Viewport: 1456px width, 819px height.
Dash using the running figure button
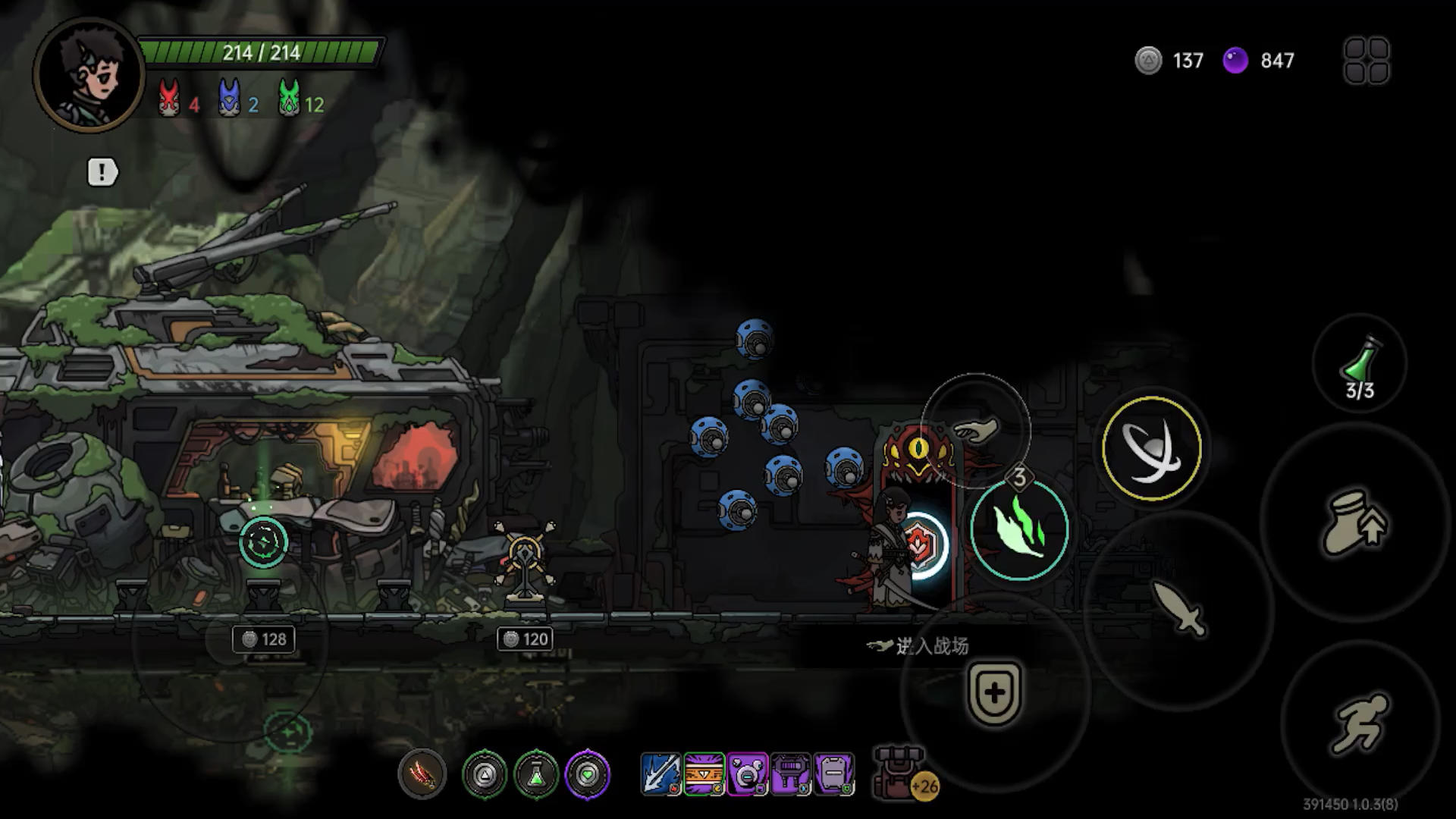click(x=1359, y=721)
